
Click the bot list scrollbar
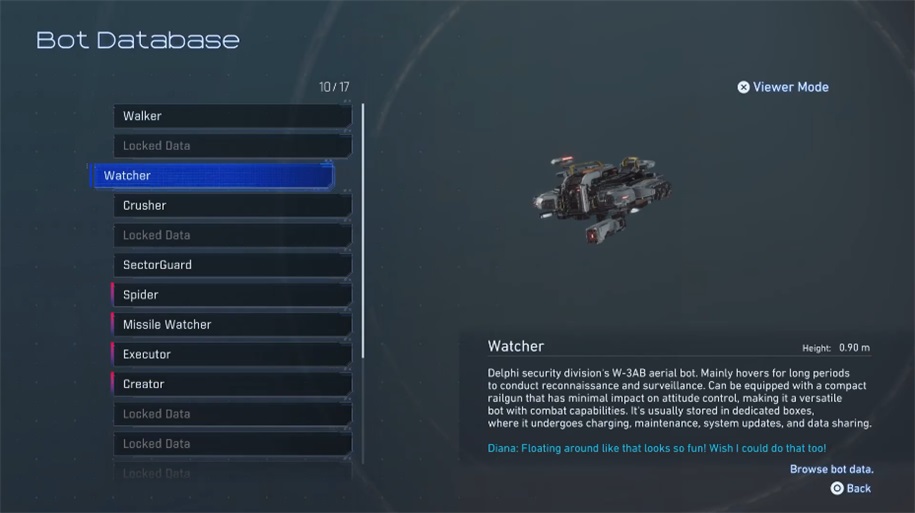point(363,230)
